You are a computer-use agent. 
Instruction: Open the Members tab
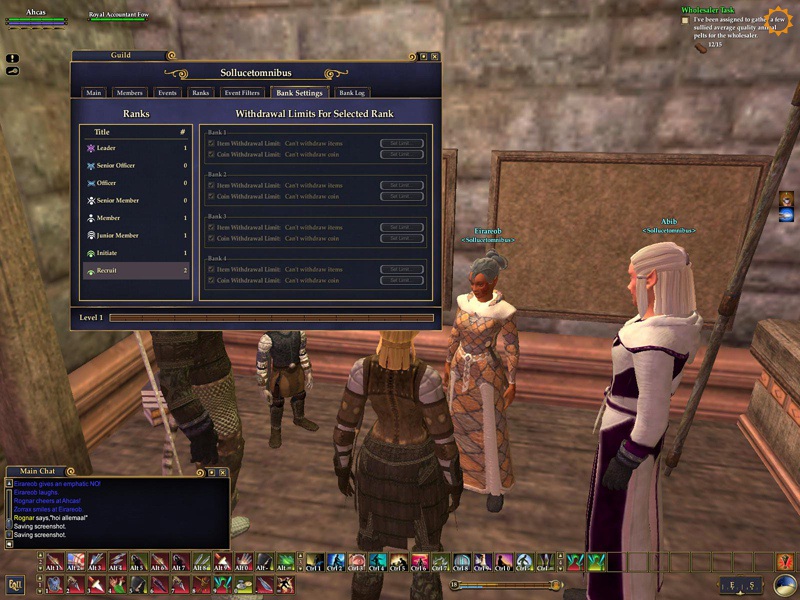[130, 93]
